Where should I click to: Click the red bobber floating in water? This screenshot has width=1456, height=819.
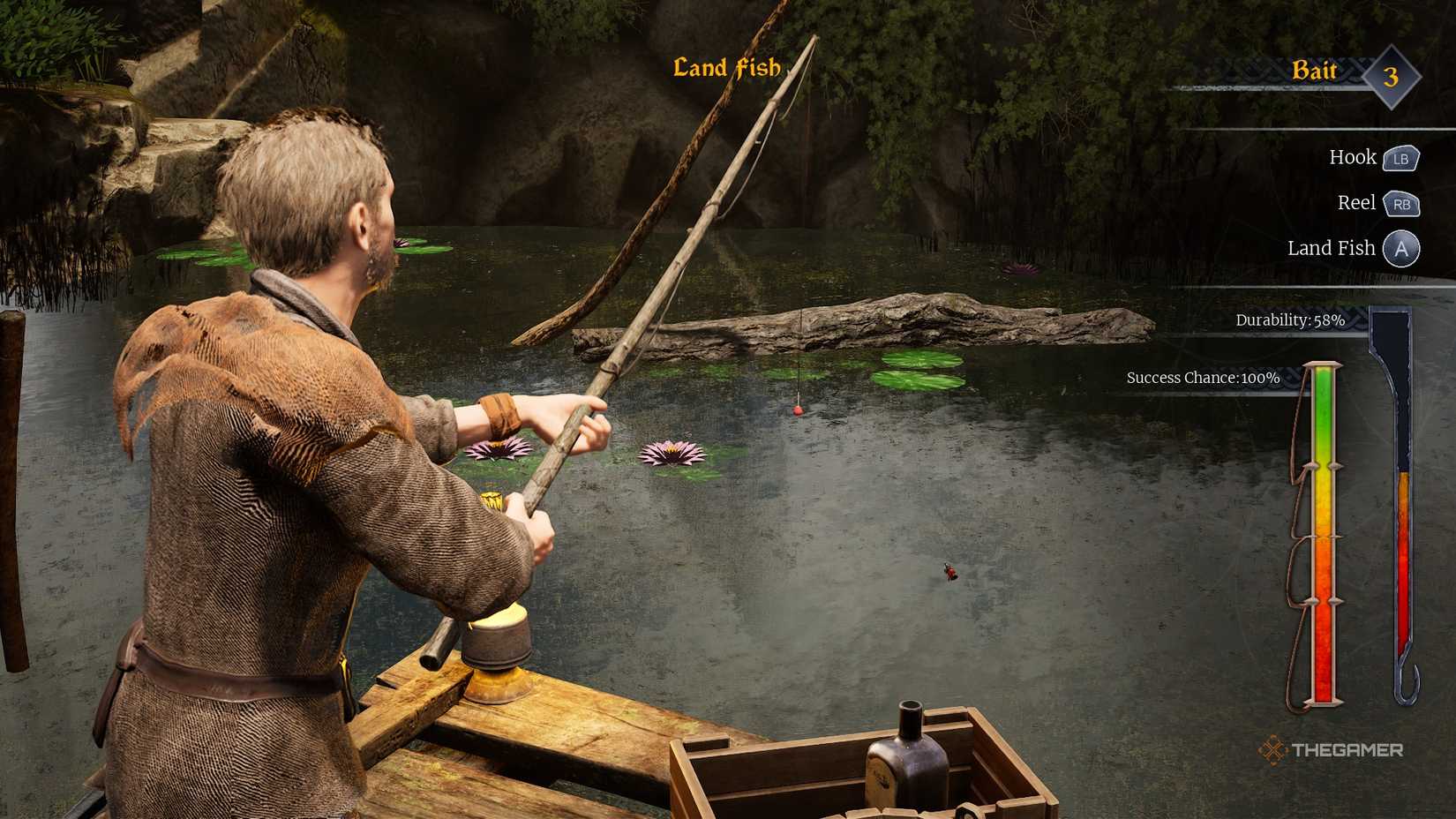coord(797,409)
